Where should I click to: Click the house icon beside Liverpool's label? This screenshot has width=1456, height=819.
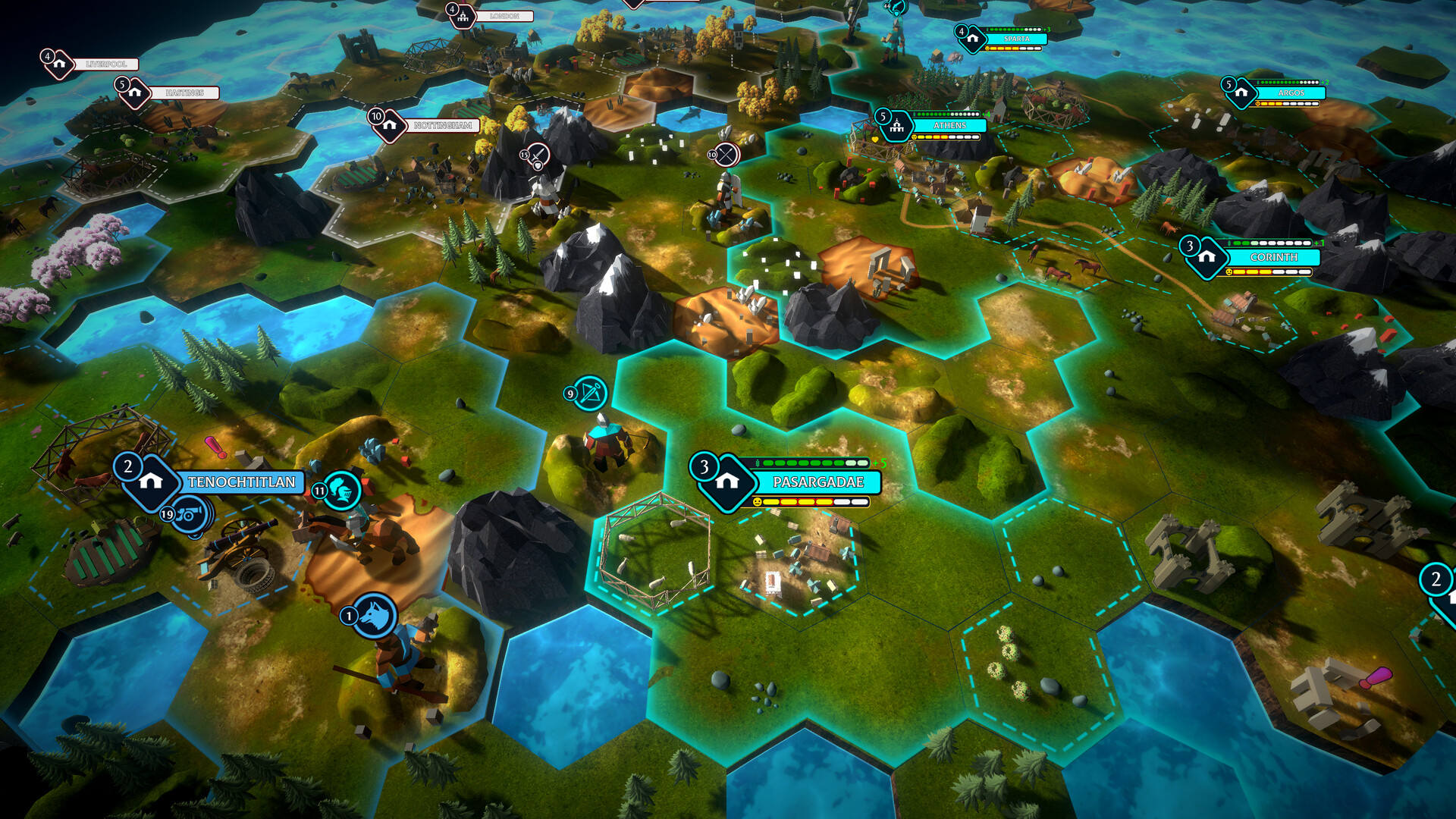click(x=59, y=65)
